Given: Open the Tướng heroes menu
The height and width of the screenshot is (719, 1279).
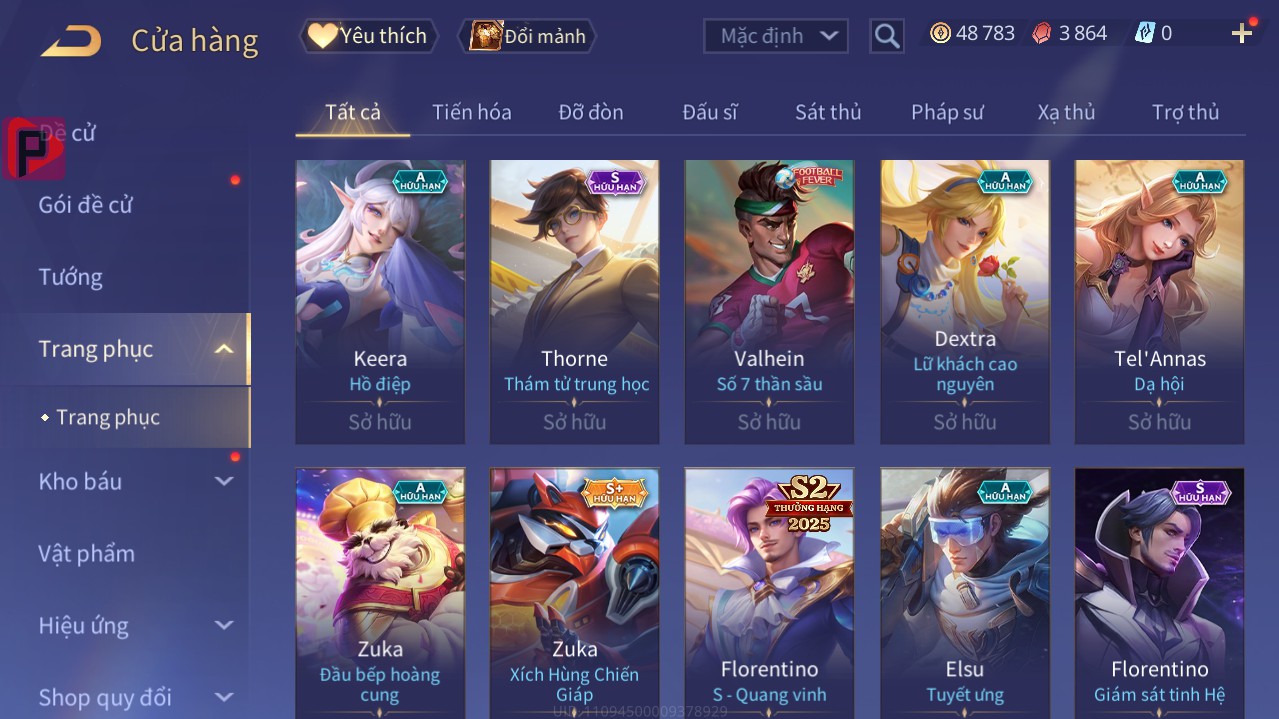Looking at the screenshot, I should [71, 277].
